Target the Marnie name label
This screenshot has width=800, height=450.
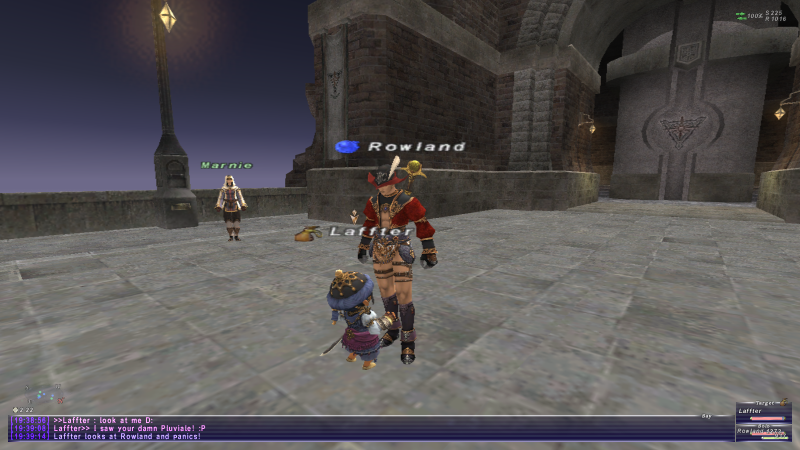point(226,165)
